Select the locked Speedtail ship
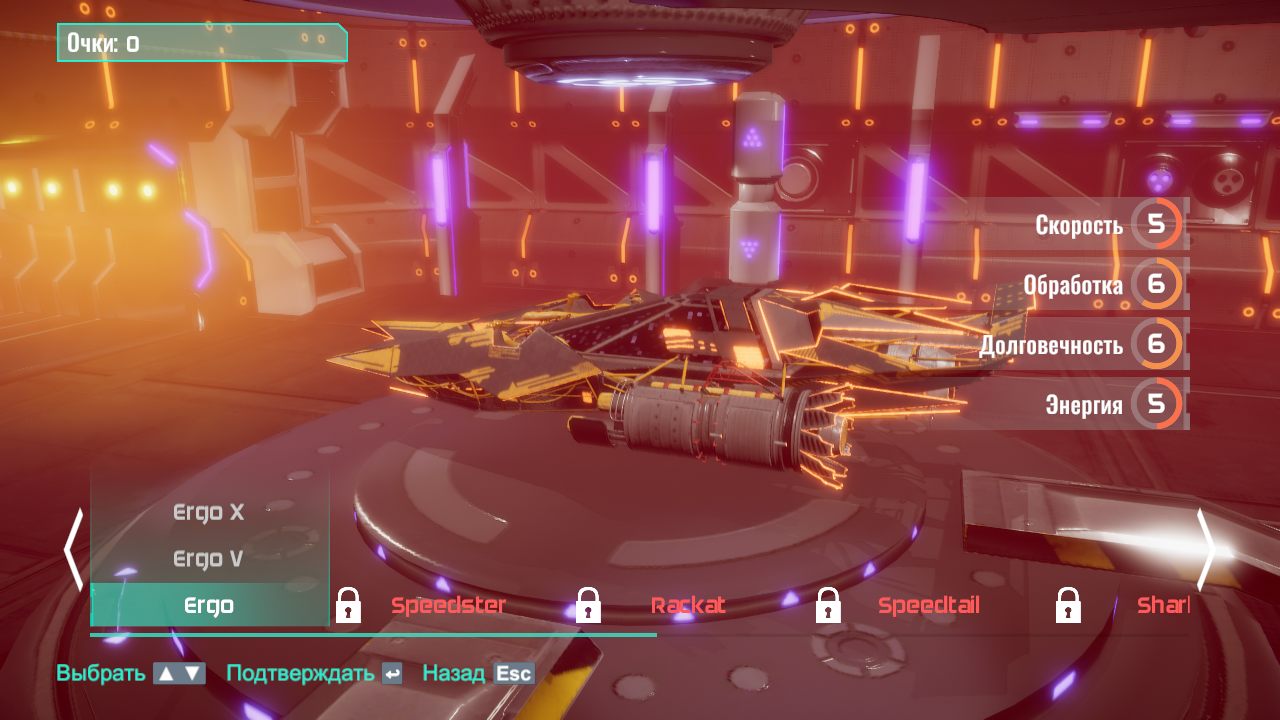Viewport: 1280px width, 720px height. (x=928, y=605)
